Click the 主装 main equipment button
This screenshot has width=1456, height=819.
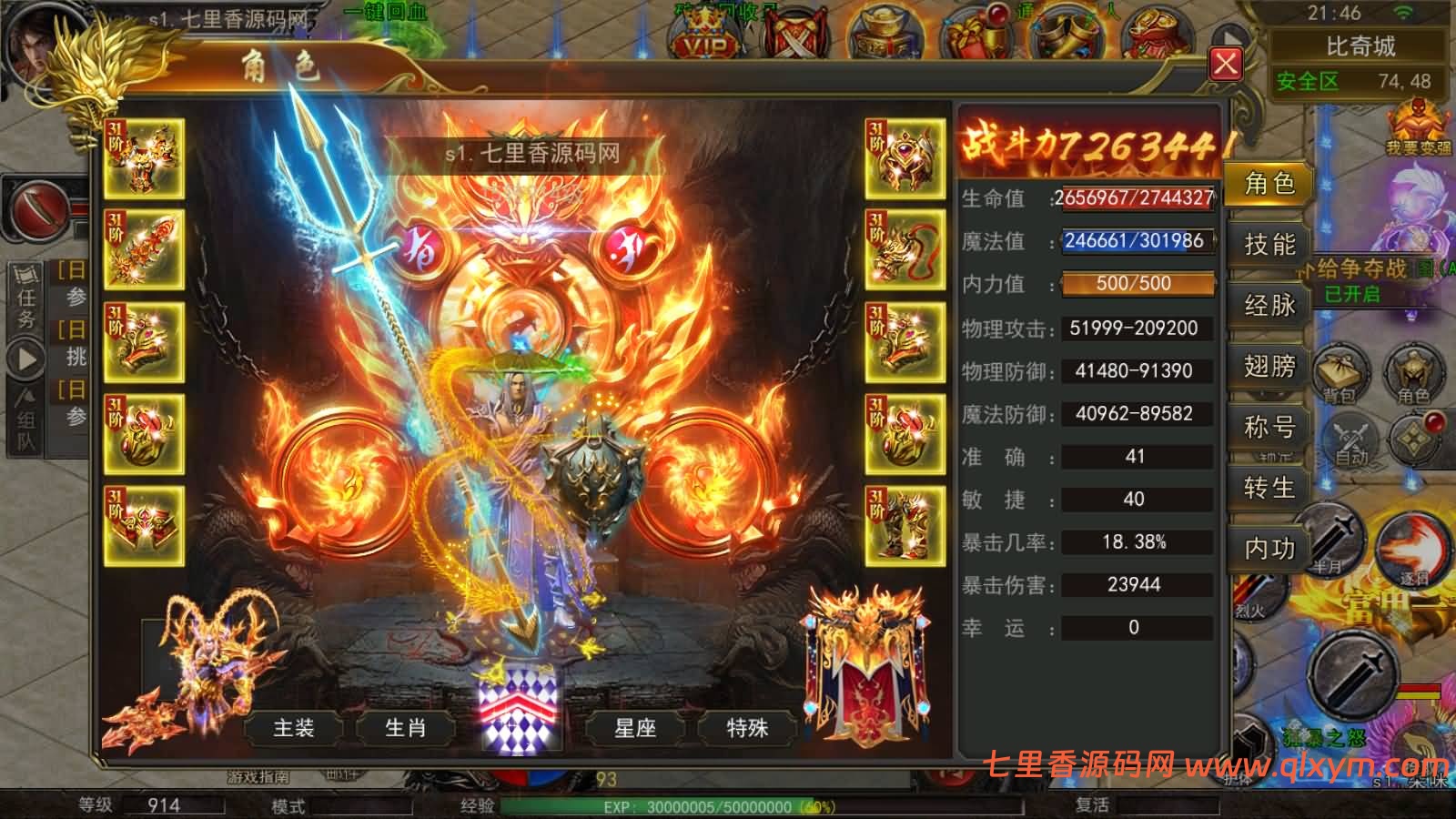294,728
